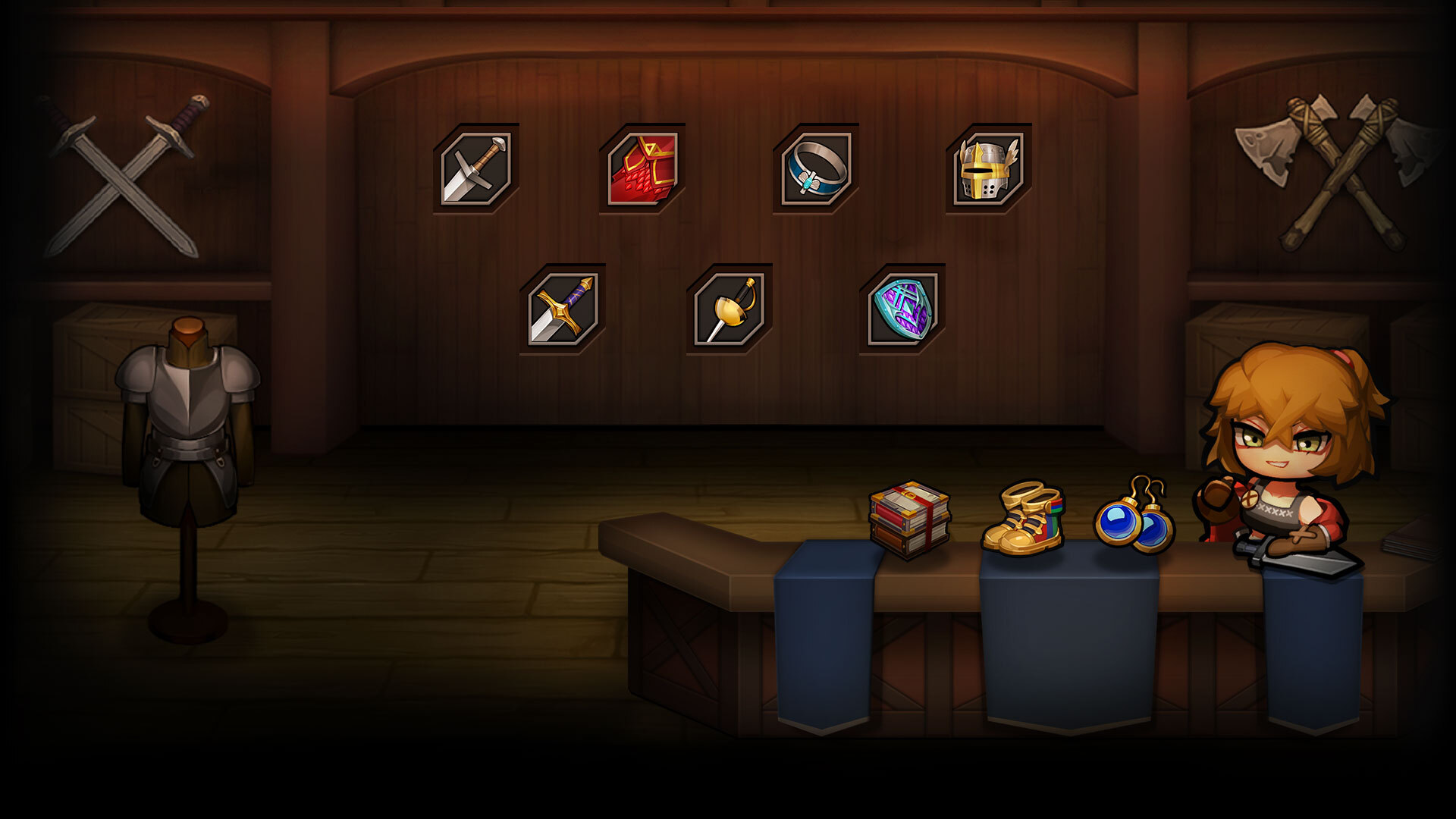The width and height of the screenshot is (1456, 819).
Task: Choose the gold-hilted longsword slot
Action: (x=562, y=309)
